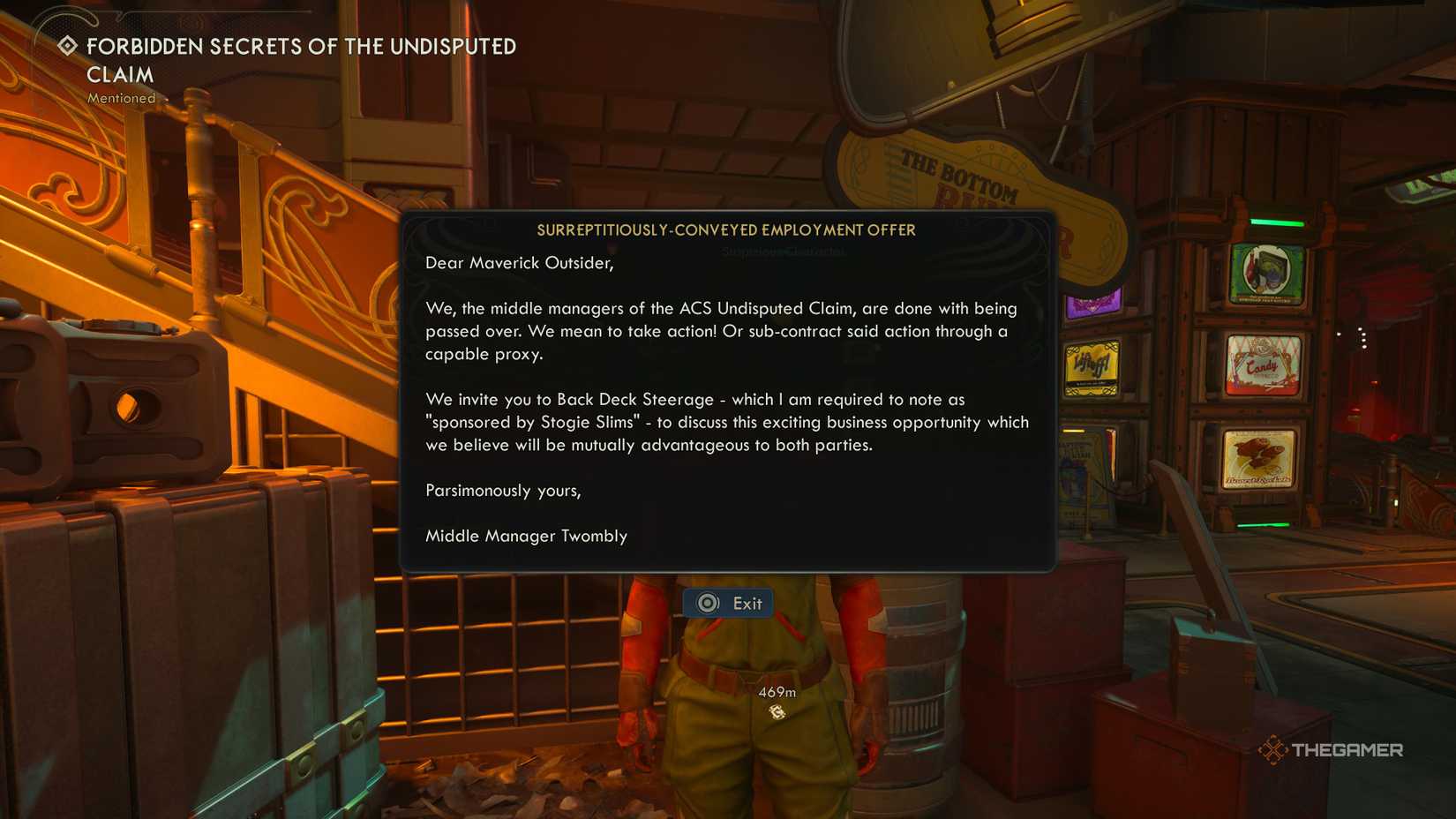This screenshot has height=819, width=1456.
Task: Click Middle Manager Twombly's signature line
Action: click(526, 536)
